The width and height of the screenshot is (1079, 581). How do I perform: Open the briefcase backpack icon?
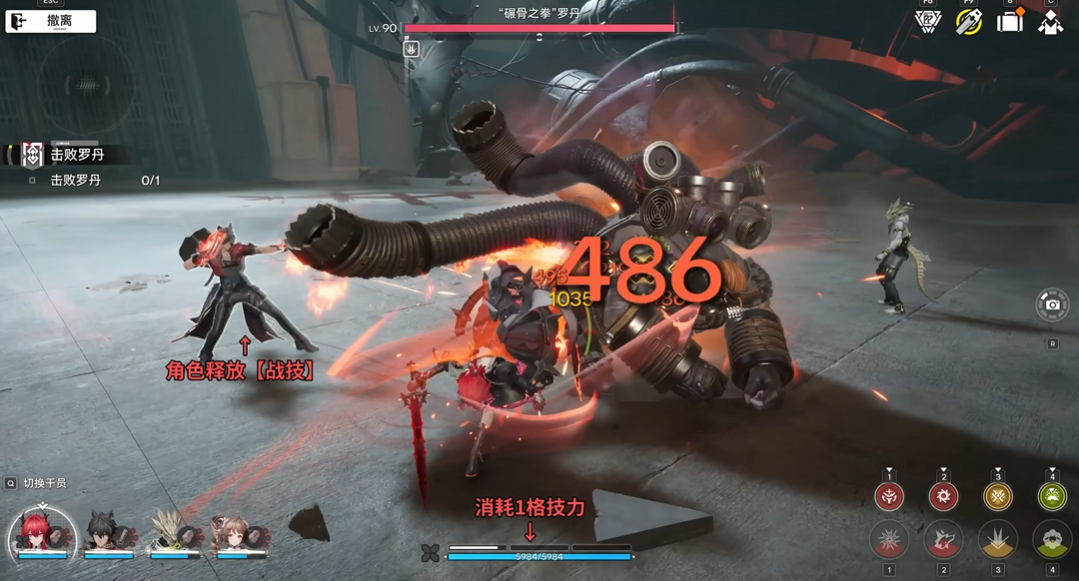tap(1010, 21)
